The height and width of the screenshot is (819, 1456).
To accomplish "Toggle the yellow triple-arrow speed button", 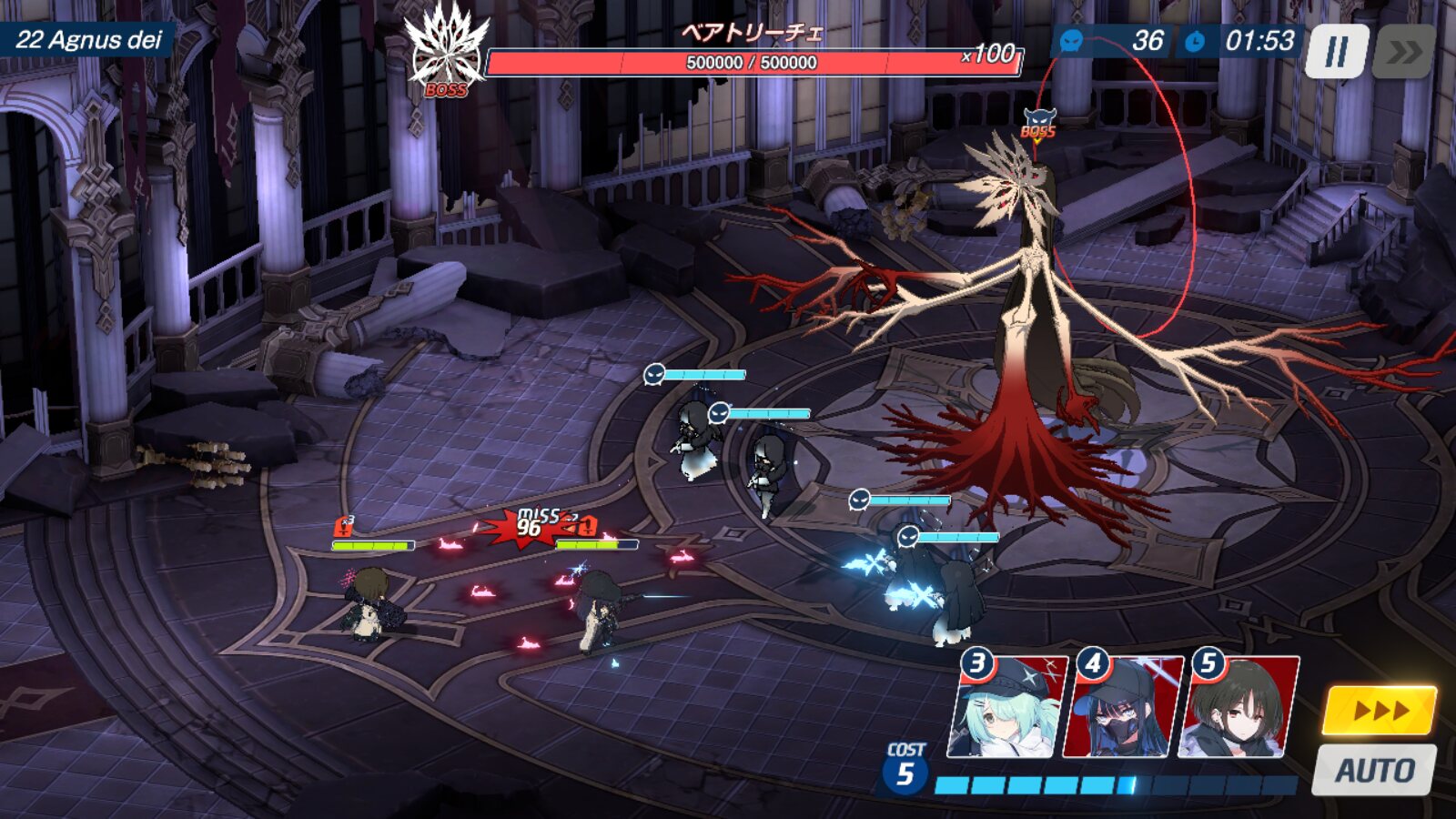I will click(x=1379, y=711).
